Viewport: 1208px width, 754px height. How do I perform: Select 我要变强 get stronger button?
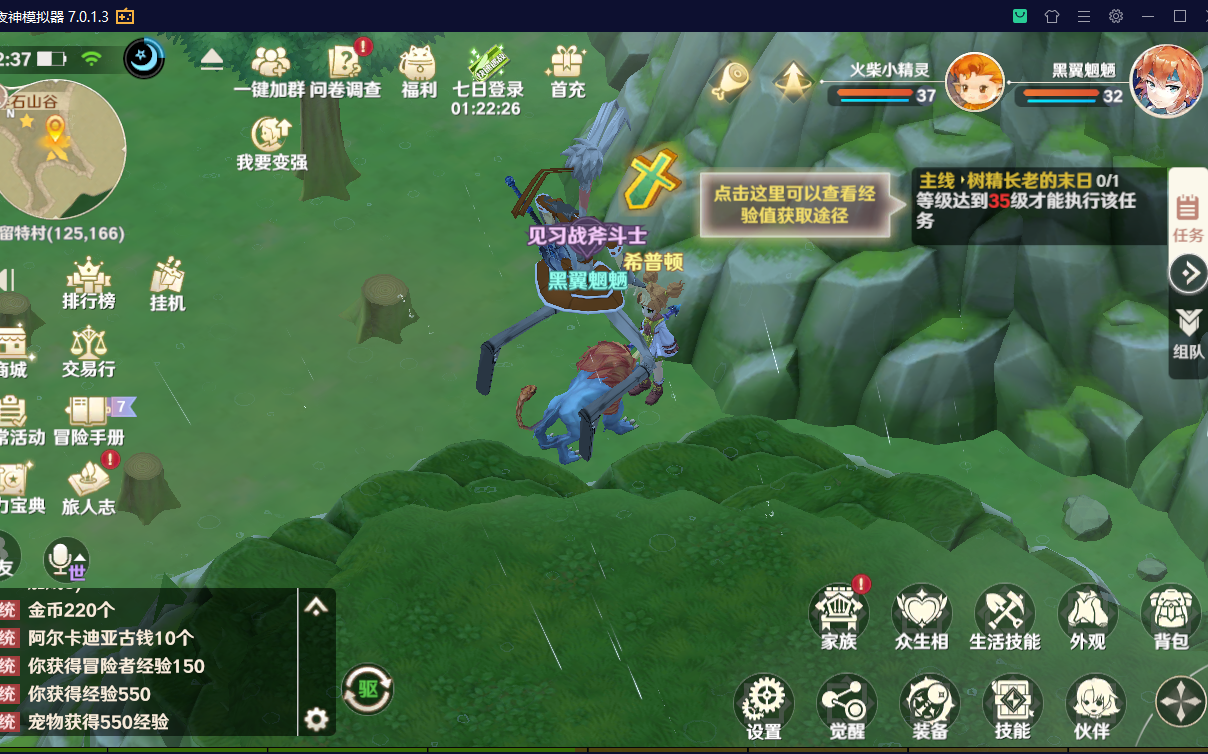[x=271, y=141]
